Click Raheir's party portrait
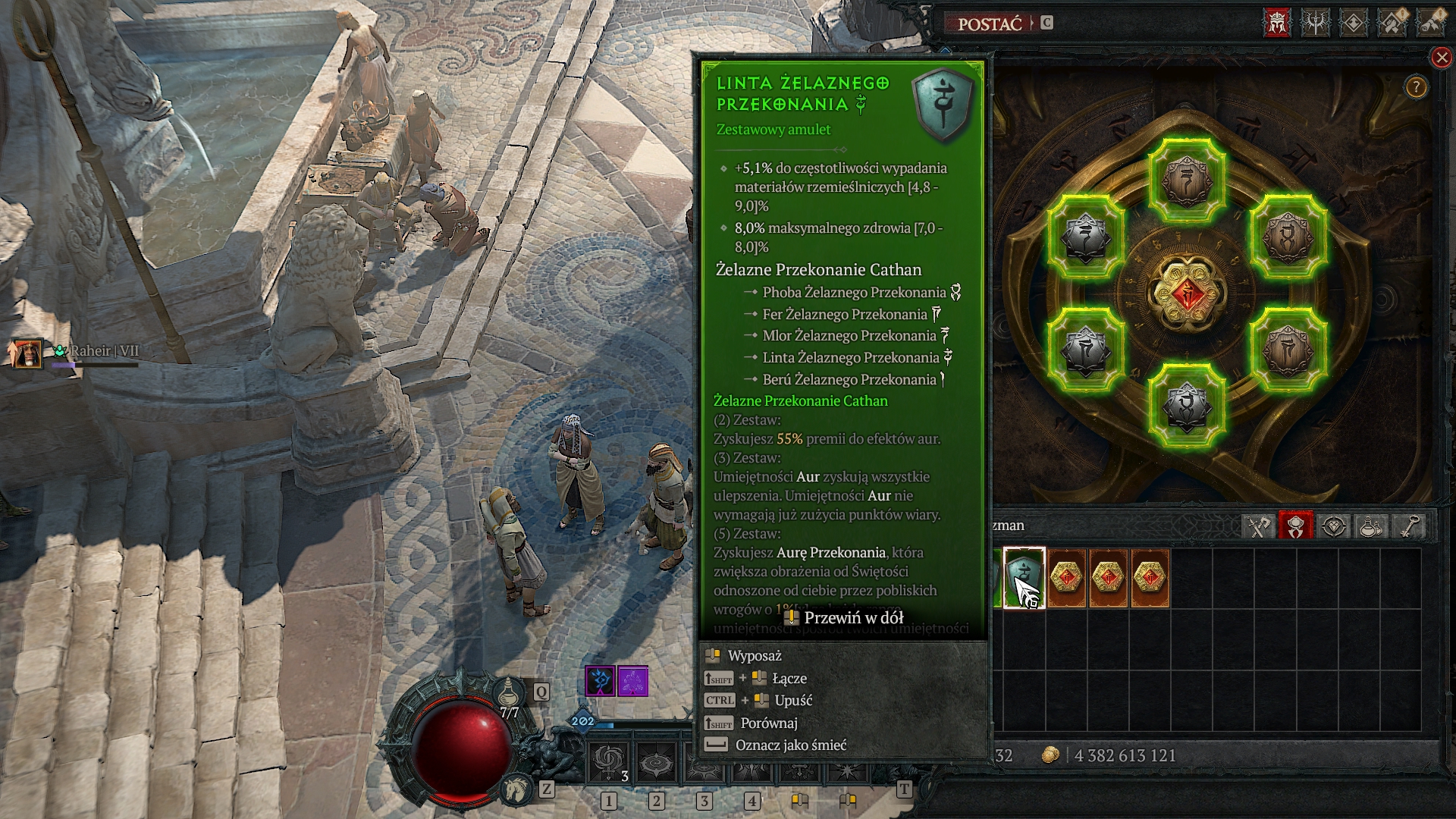The height and width of the screenshot is (819, 1456). [x=26, y=353]
